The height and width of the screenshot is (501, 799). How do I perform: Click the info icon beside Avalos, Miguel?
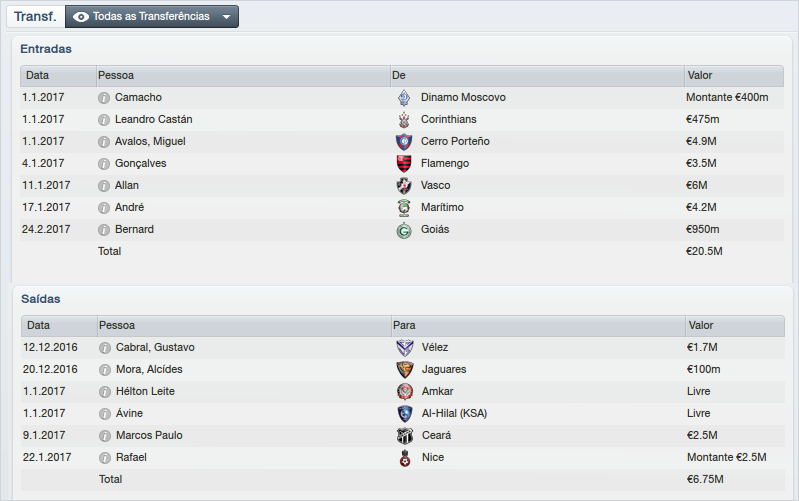(x=103, y=141)
